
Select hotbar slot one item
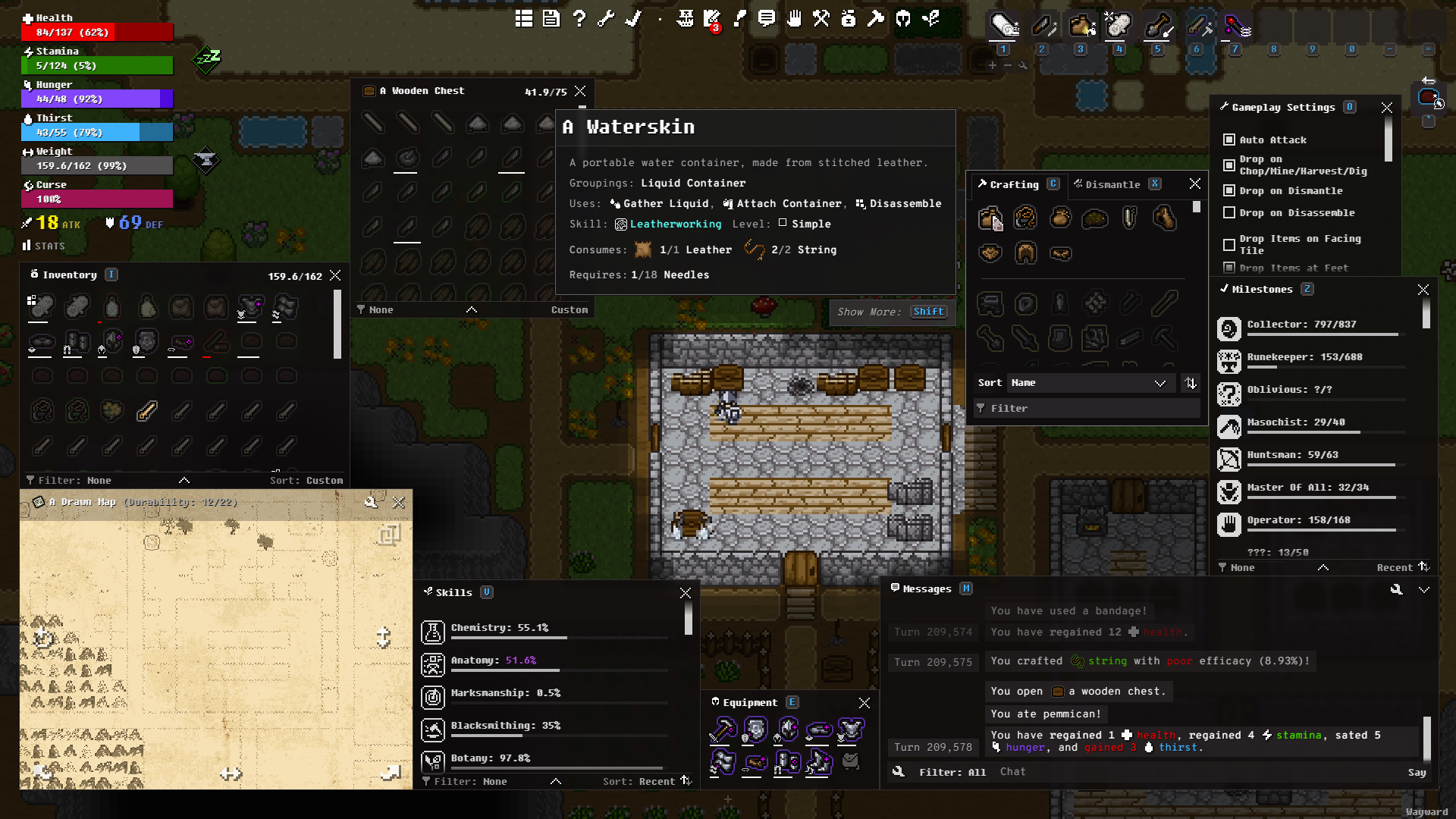click(x=1004, y=27)
